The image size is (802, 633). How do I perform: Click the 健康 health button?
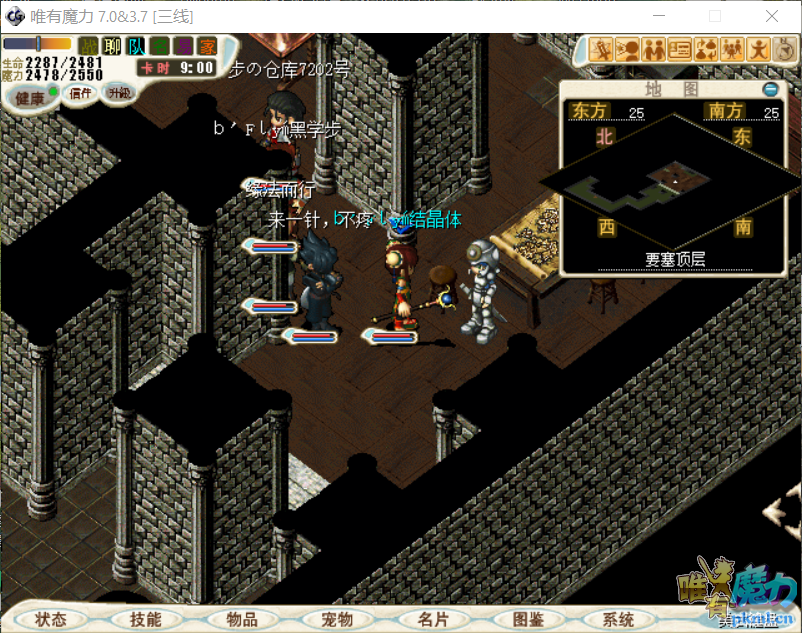click(x=30, y=98)
